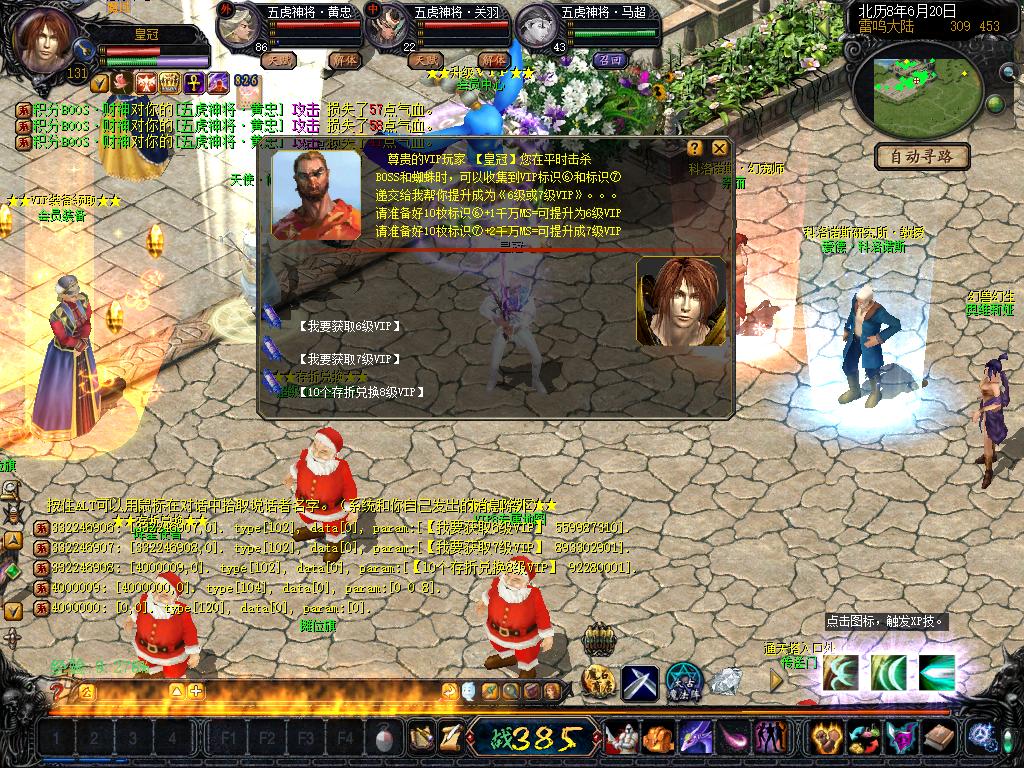The height and width of the screenshot is (768, 1024).
Task: Click the 天赋 talent button under 关羽
Action: [x=425, y=60]
